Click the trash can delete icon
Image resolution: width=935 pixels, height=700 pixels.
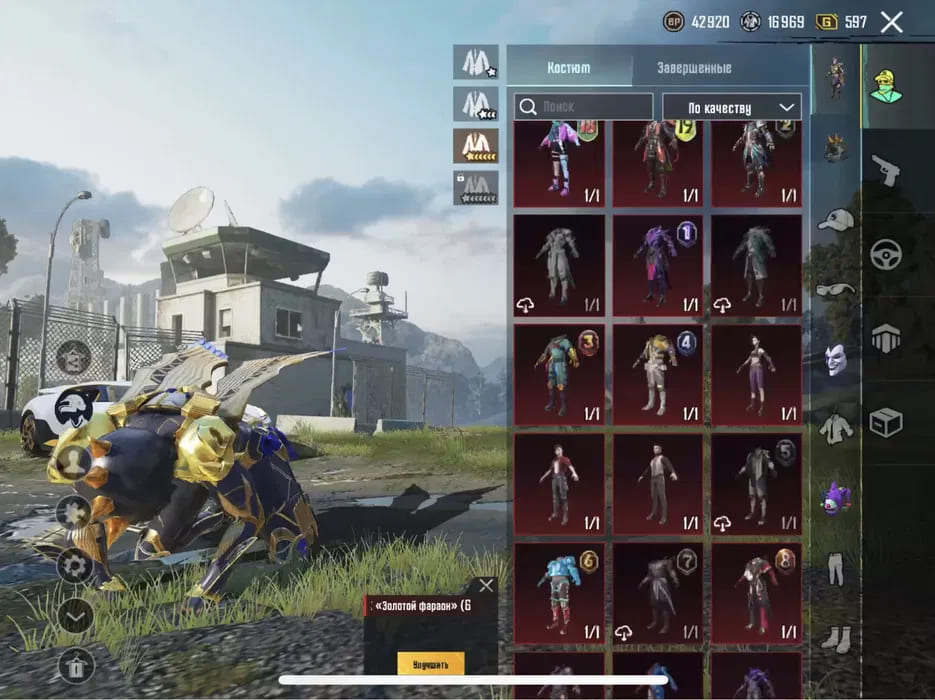click(75, 664)
